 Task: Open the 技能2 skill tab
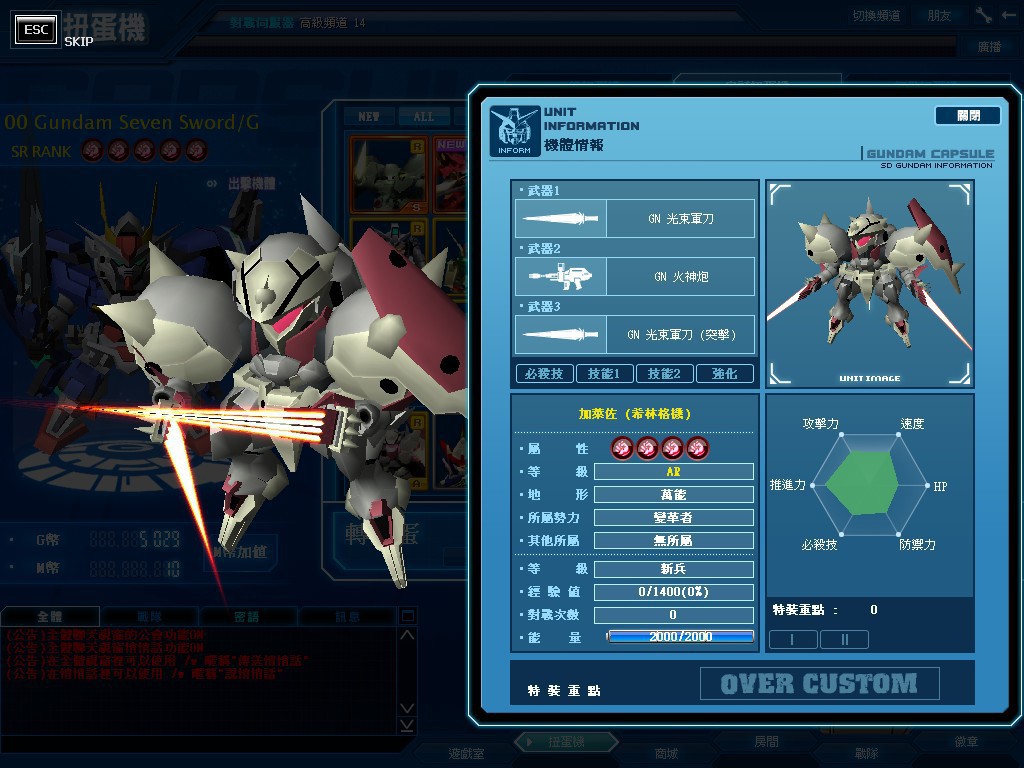pyautogui.click(x=664, y=374)
